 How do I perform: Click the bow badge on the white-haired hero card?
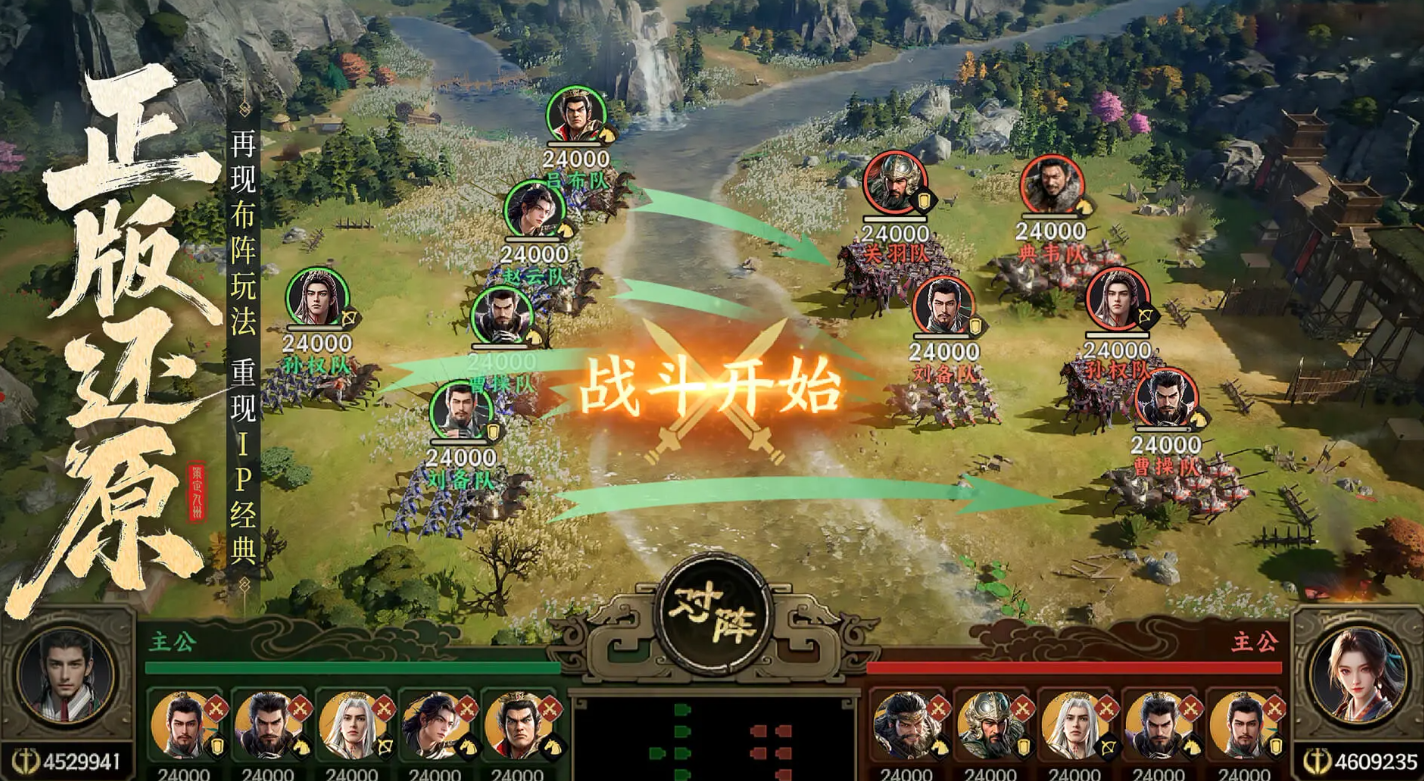pos(384,746)
